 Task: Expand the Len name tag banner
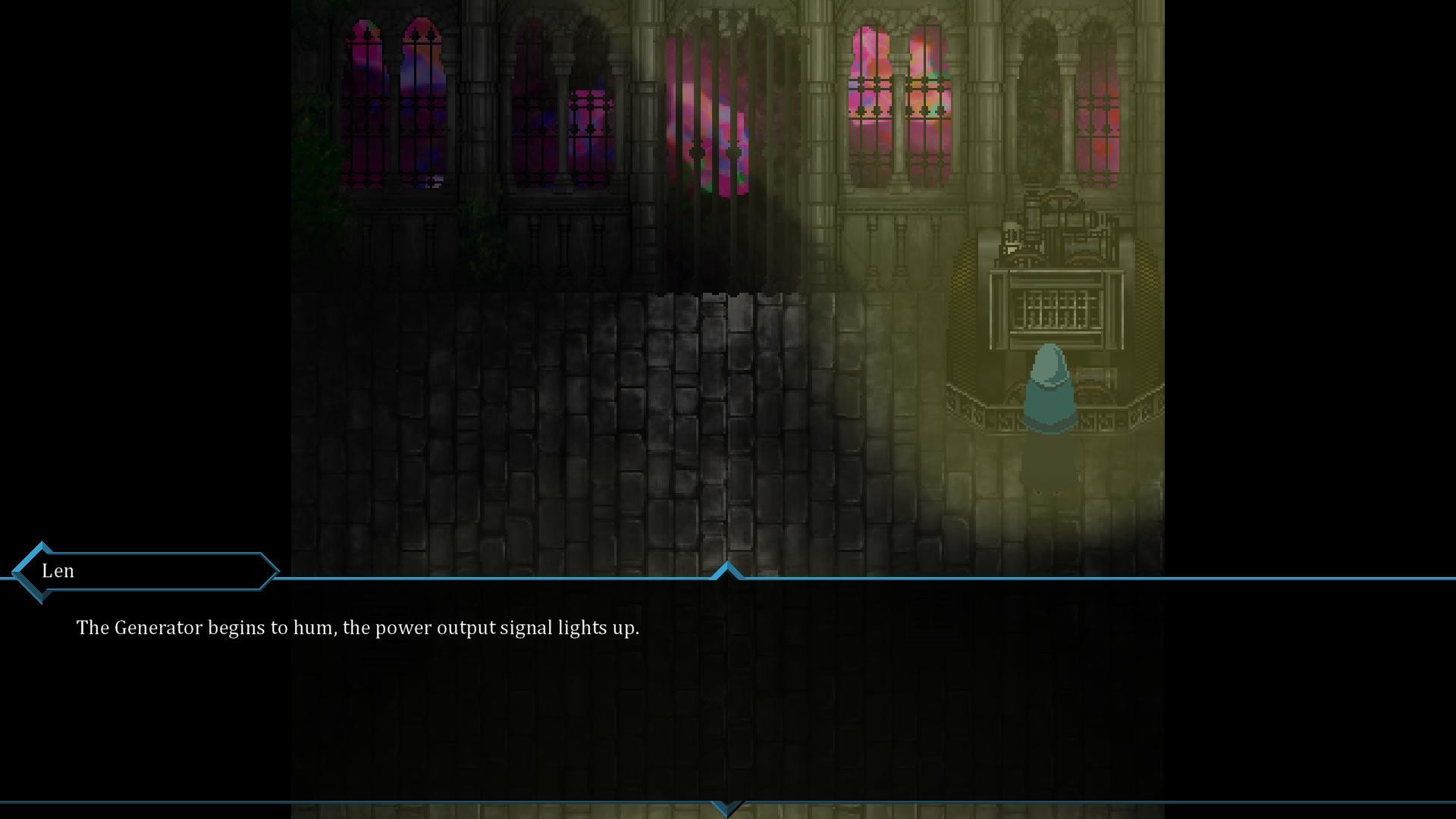point(144,571)
